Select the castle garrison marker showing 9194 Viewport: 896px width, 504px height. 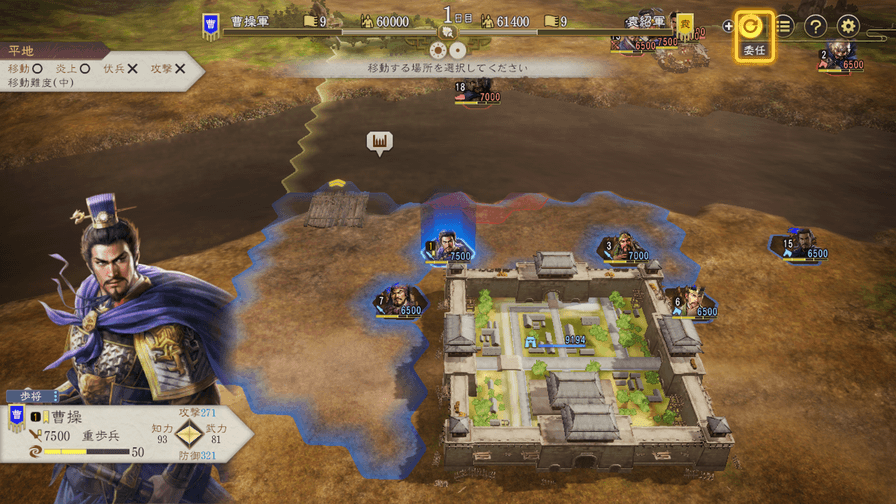(562, 340)
